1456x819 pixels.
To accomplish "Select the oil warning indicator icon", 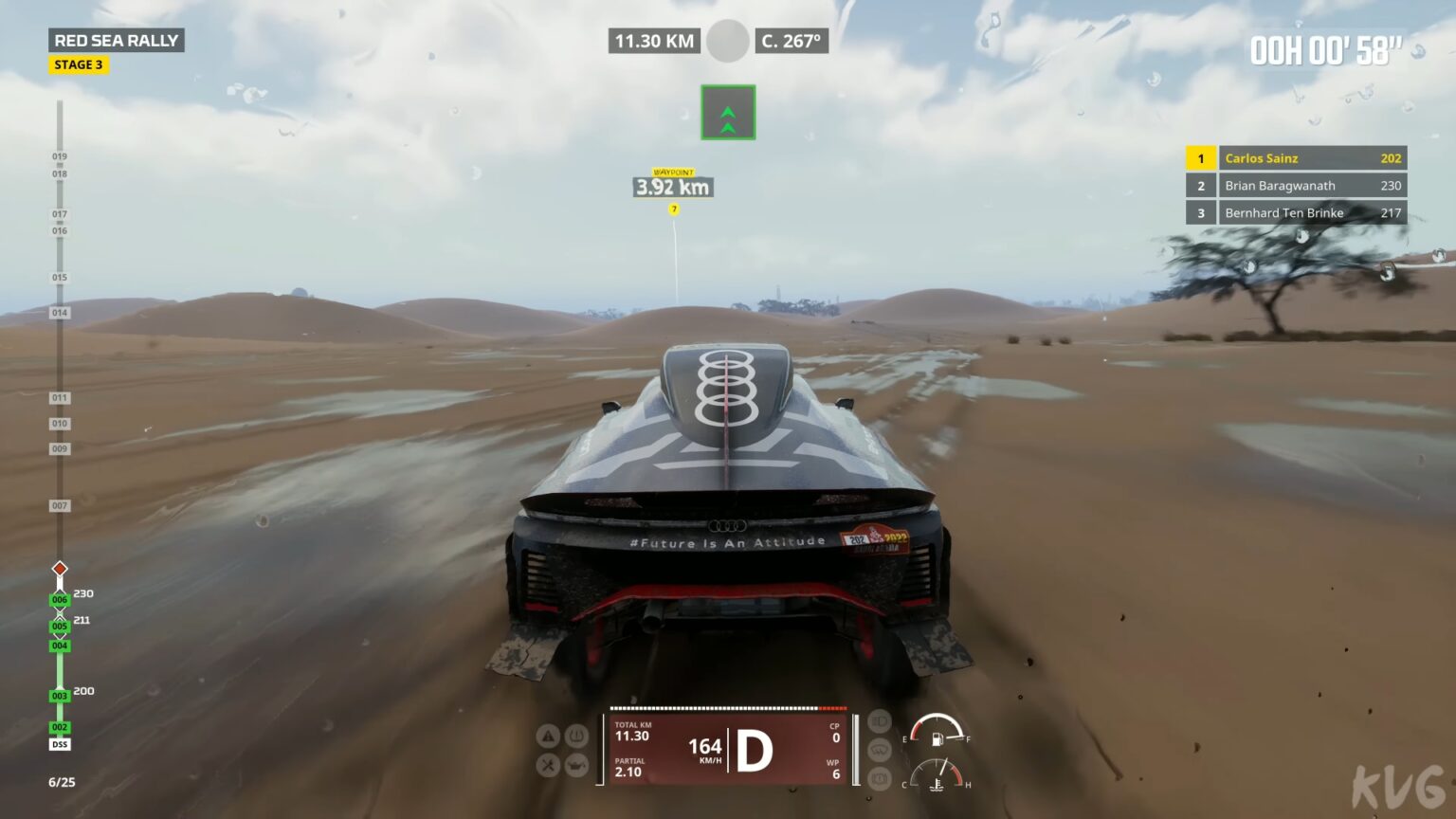I will (x=577, y=764).
